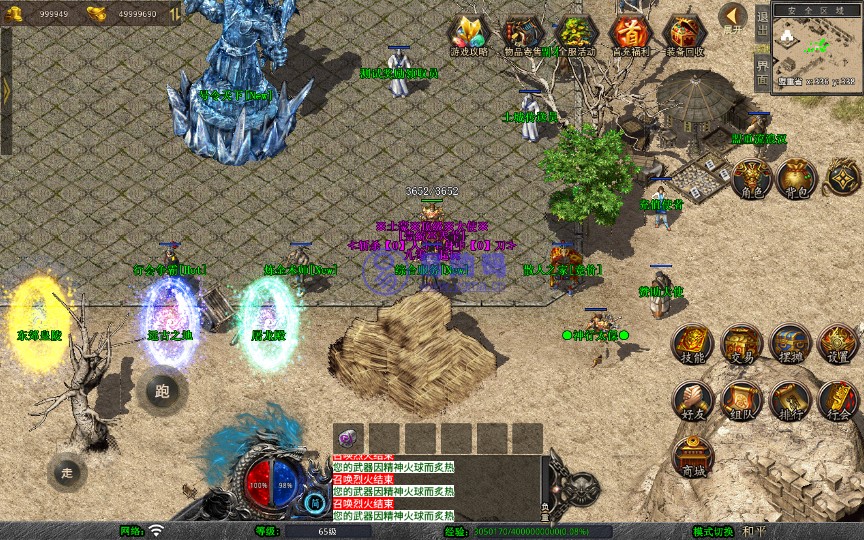Image resolution: width=864 pixels, height=540 pixels.
Task: Open the 角色 character panel
Action: 751,178
